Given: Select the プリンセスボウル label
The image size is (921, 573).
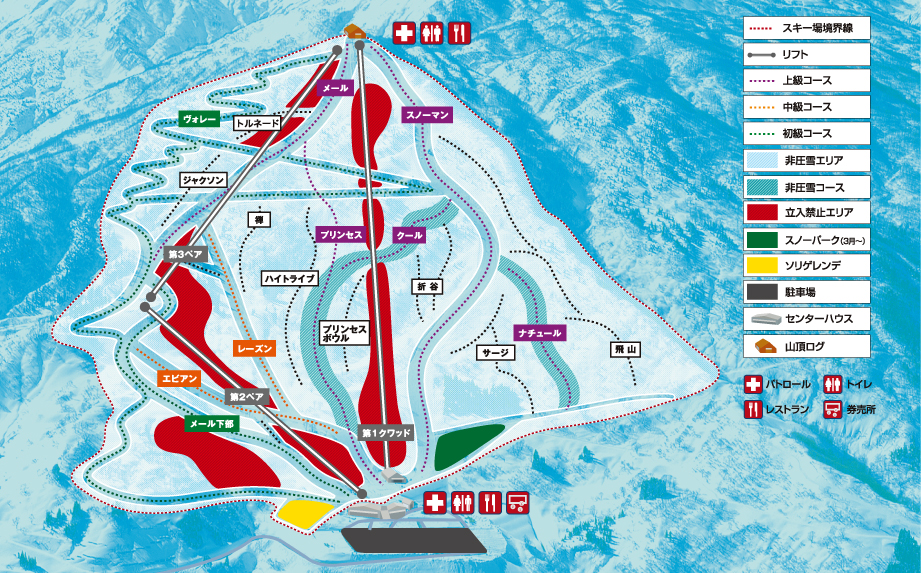Looking at the screenshot, I should coord(344,334).
